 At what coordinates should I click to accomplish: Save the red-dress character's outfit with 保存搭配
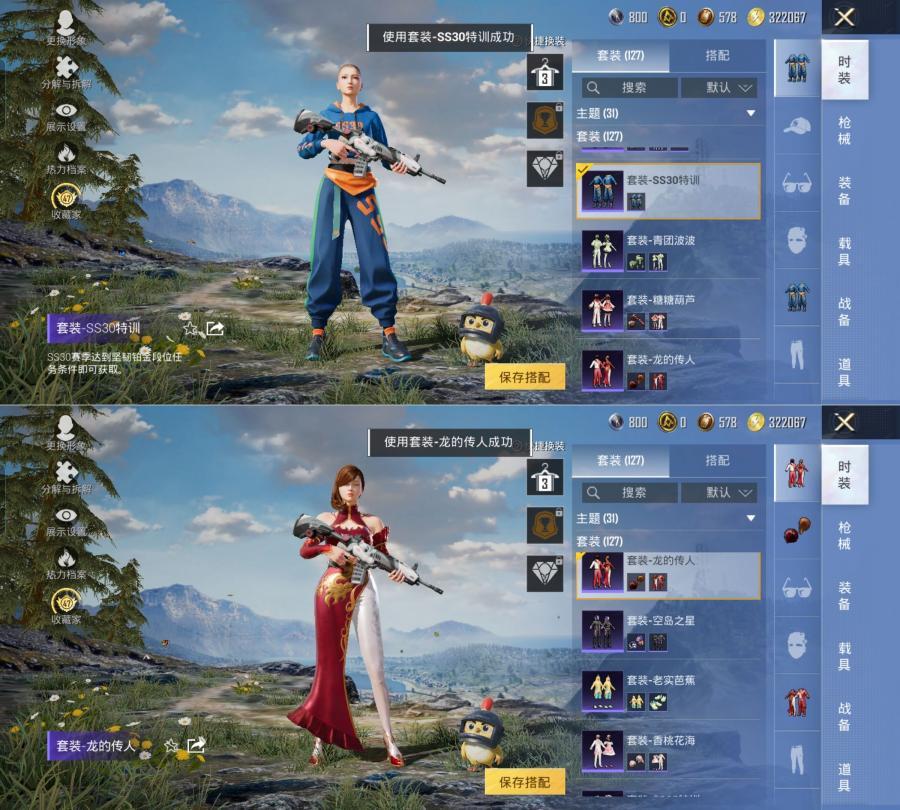(x=524, y=782)
